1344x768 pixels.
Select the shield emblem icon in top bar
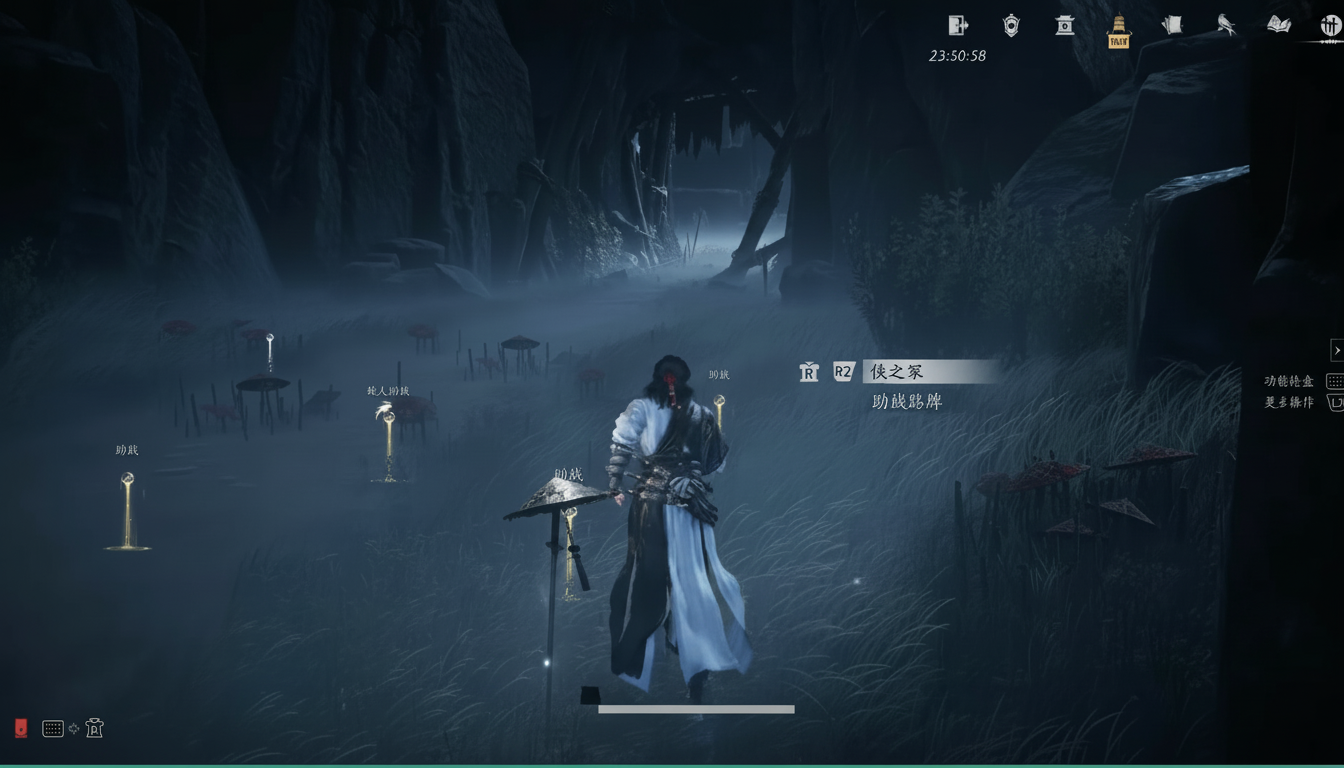[x=1010, y=25]
